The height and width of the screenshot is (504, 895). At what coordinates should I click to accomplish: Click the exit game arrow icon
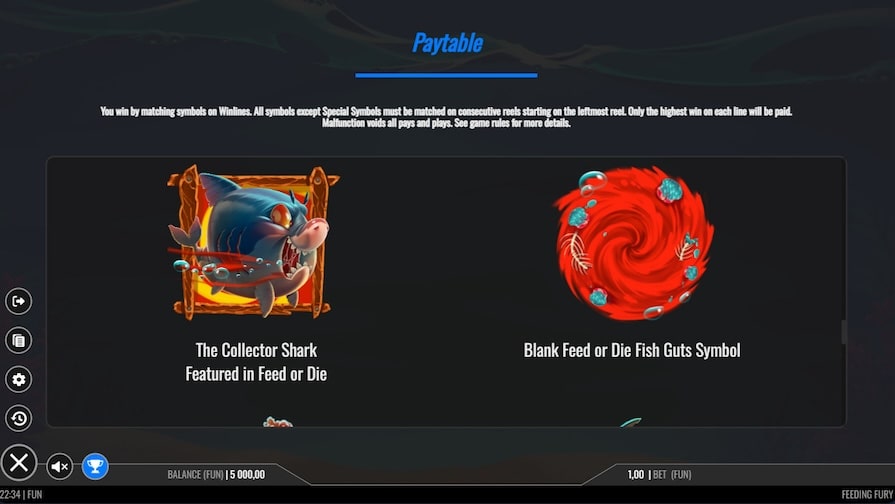tap(18, 301)
